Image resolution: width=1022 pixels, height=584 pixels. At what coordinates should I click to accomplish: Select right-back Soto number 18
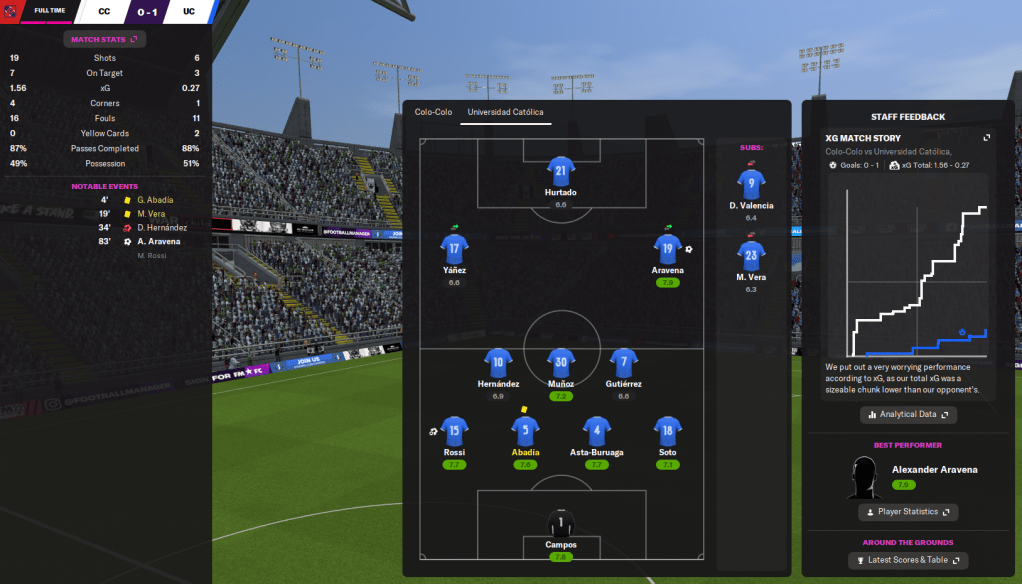click(668, 432)
